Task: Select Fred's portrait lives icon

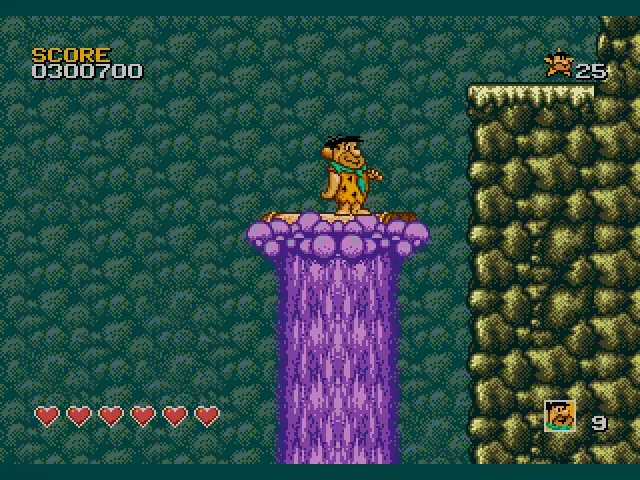Action: tap(560, 415)
